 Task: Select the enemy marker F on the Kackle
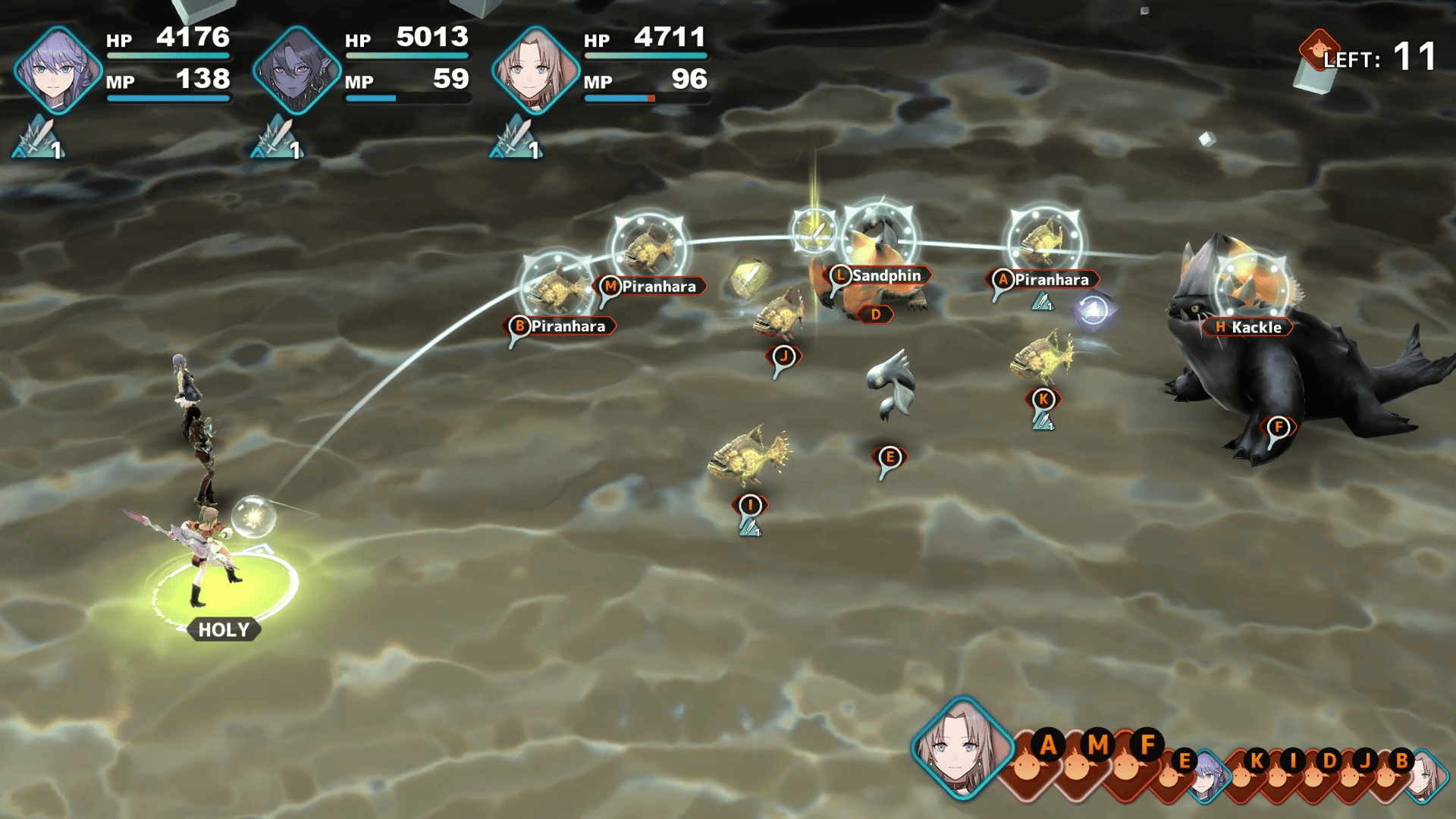tap(1279, 427)
